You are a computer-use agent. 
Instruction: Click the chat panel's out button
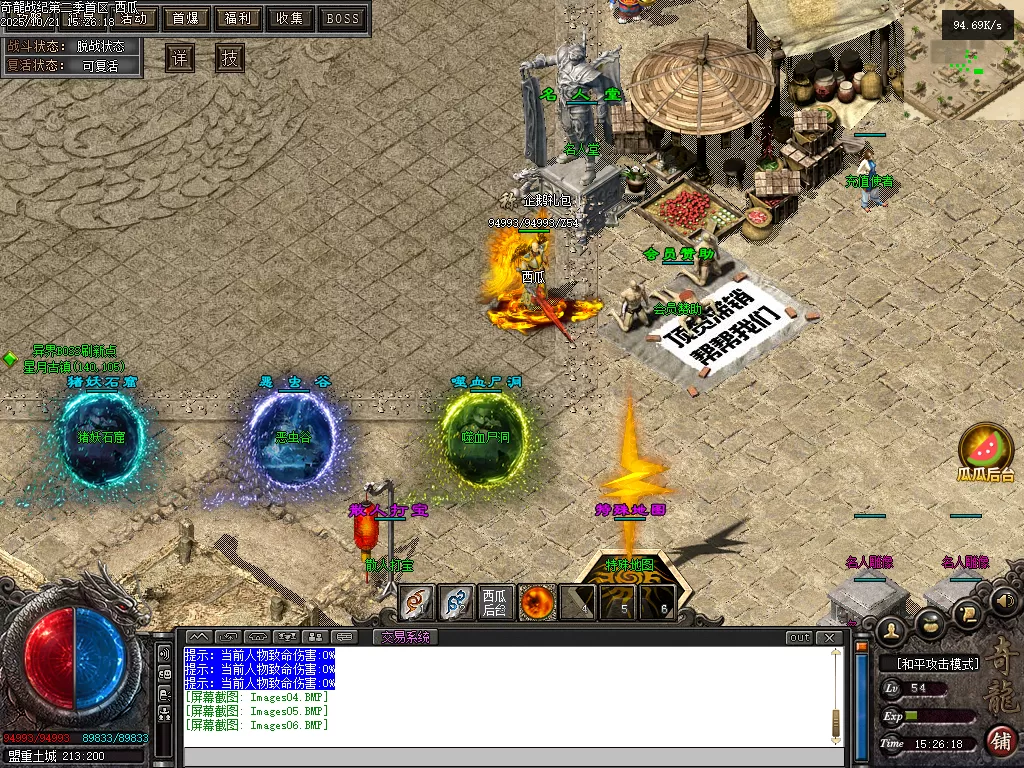coord(799,637)
